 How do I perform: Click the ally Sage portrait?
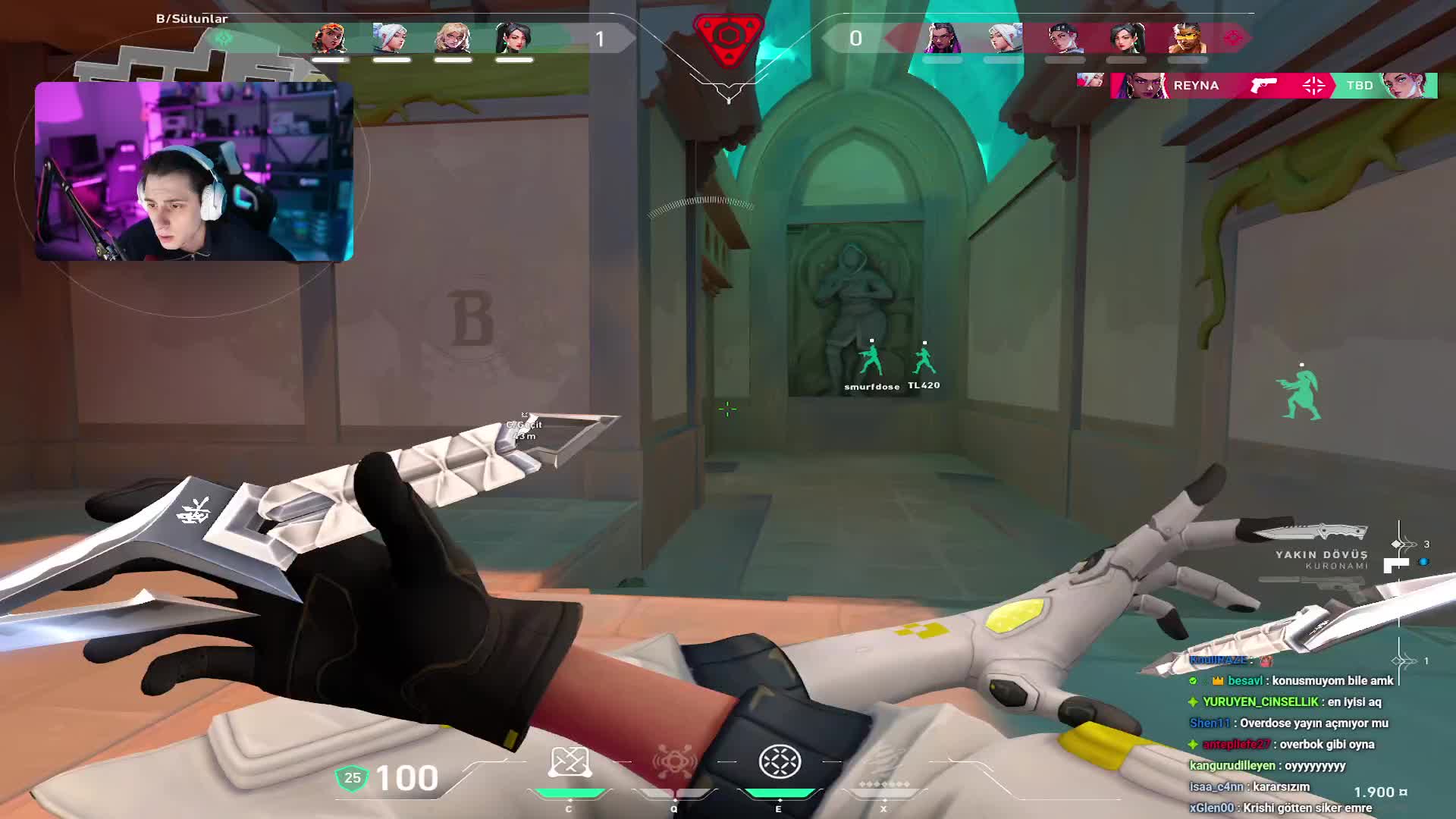(513, 38)
